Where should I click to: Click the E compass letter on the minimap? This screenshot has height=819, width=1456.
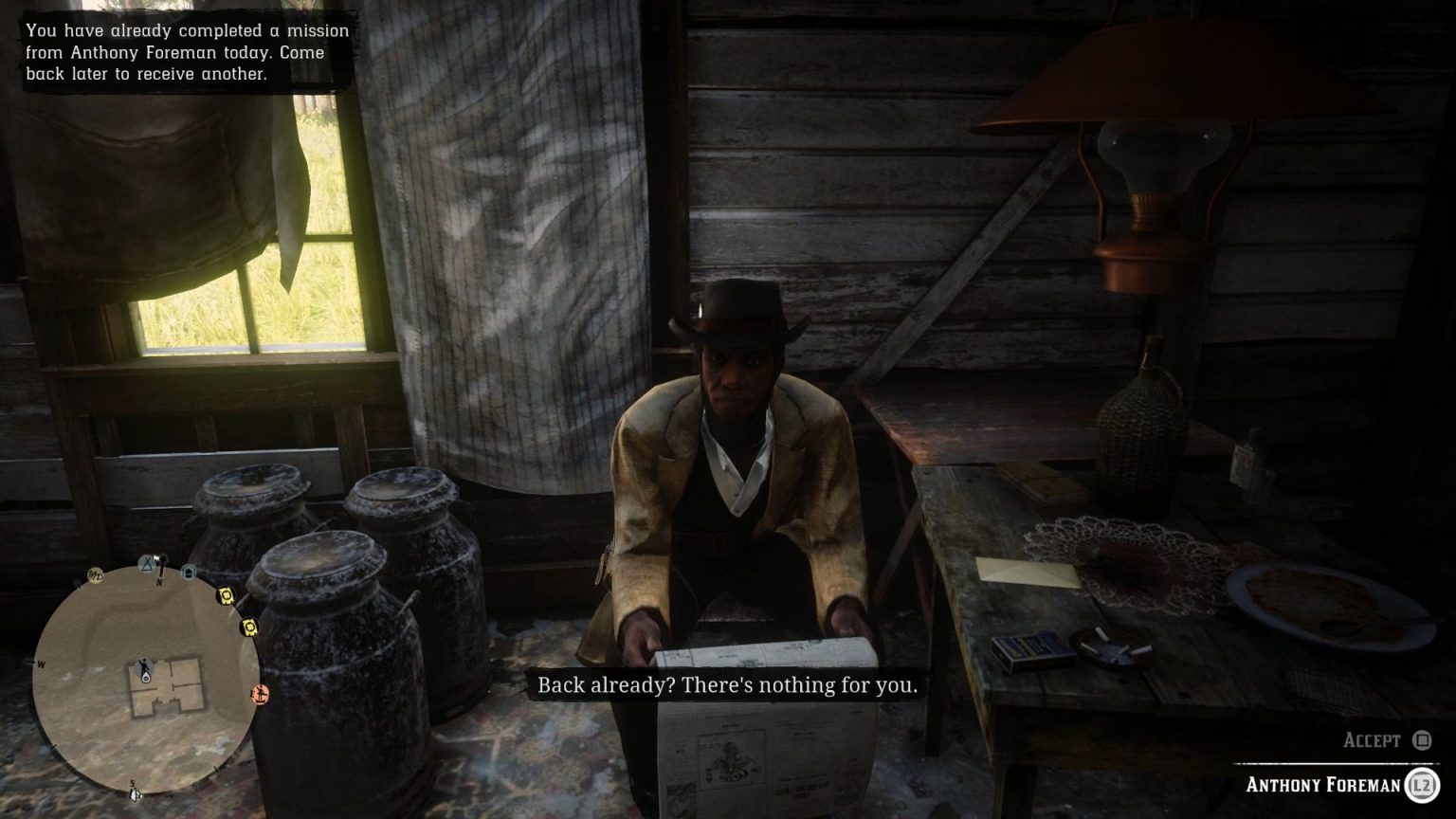click(251, 693)
